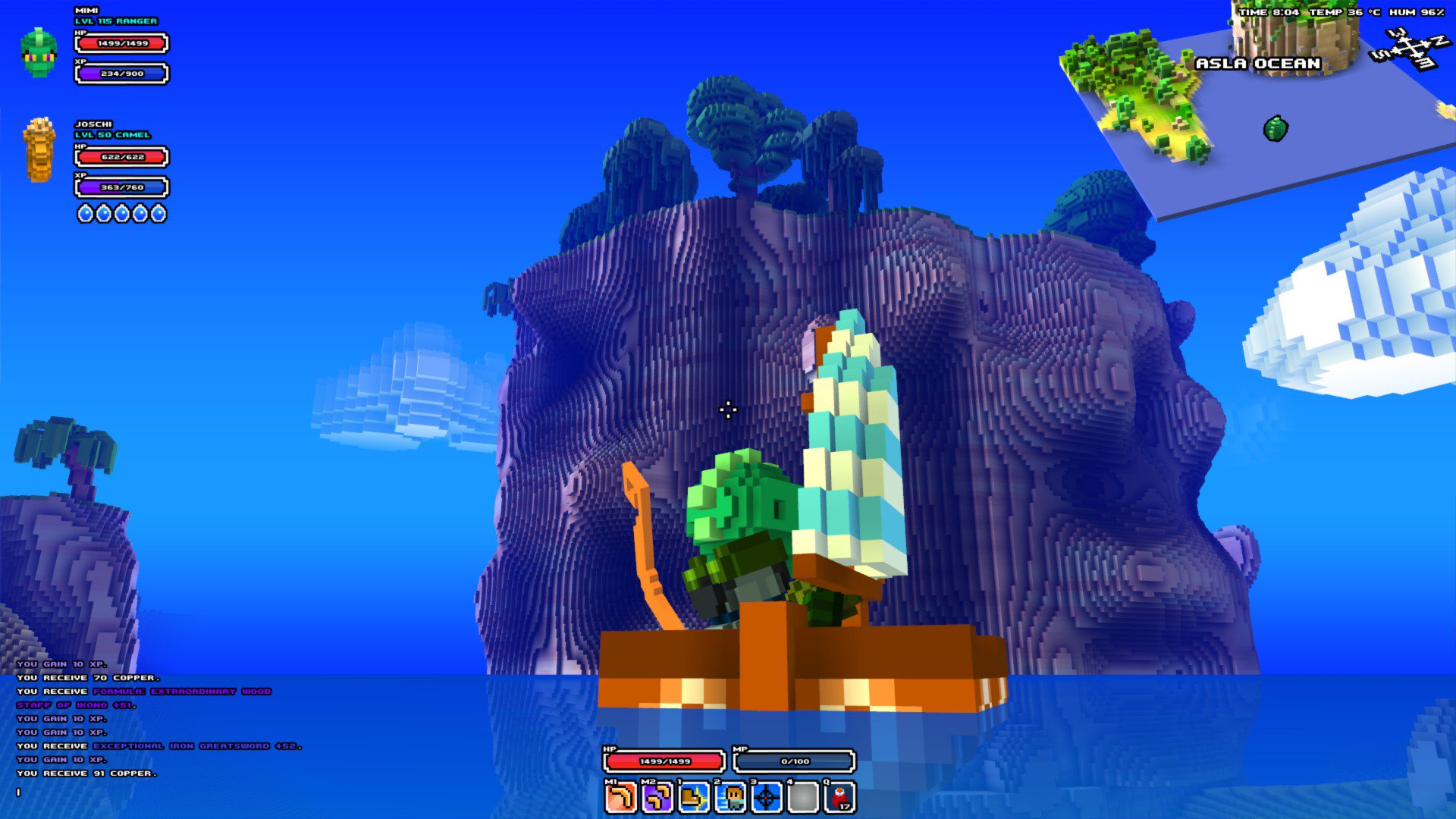Image resolution: width=1456 pixels, height=819 pixels.
Task: Click the Exceptional Iron Greatsword chat link
Action: coord(197,746)
